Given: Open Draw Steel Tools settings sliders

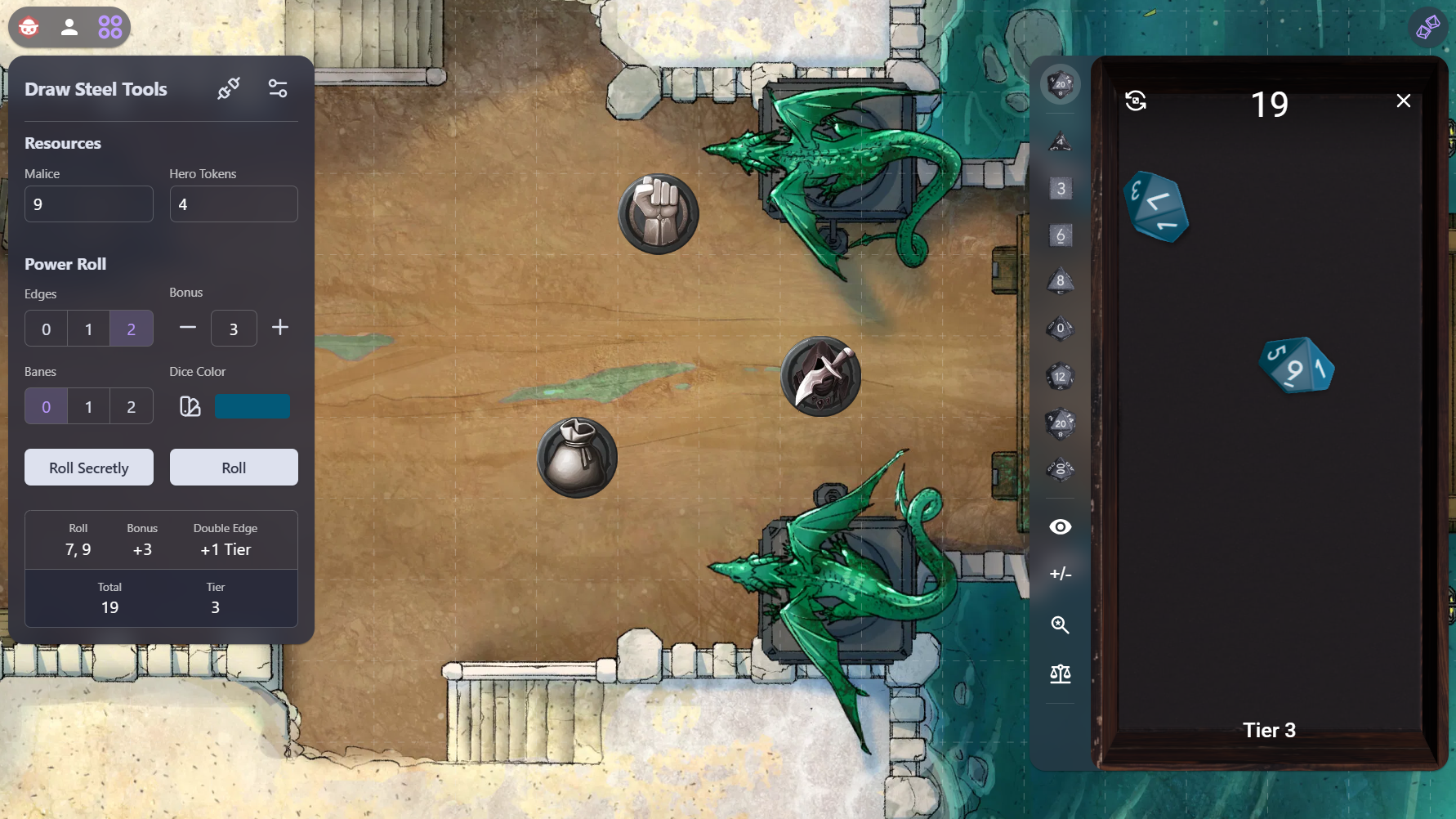Looking at the screenshot, I should click(x=278, y=88).
